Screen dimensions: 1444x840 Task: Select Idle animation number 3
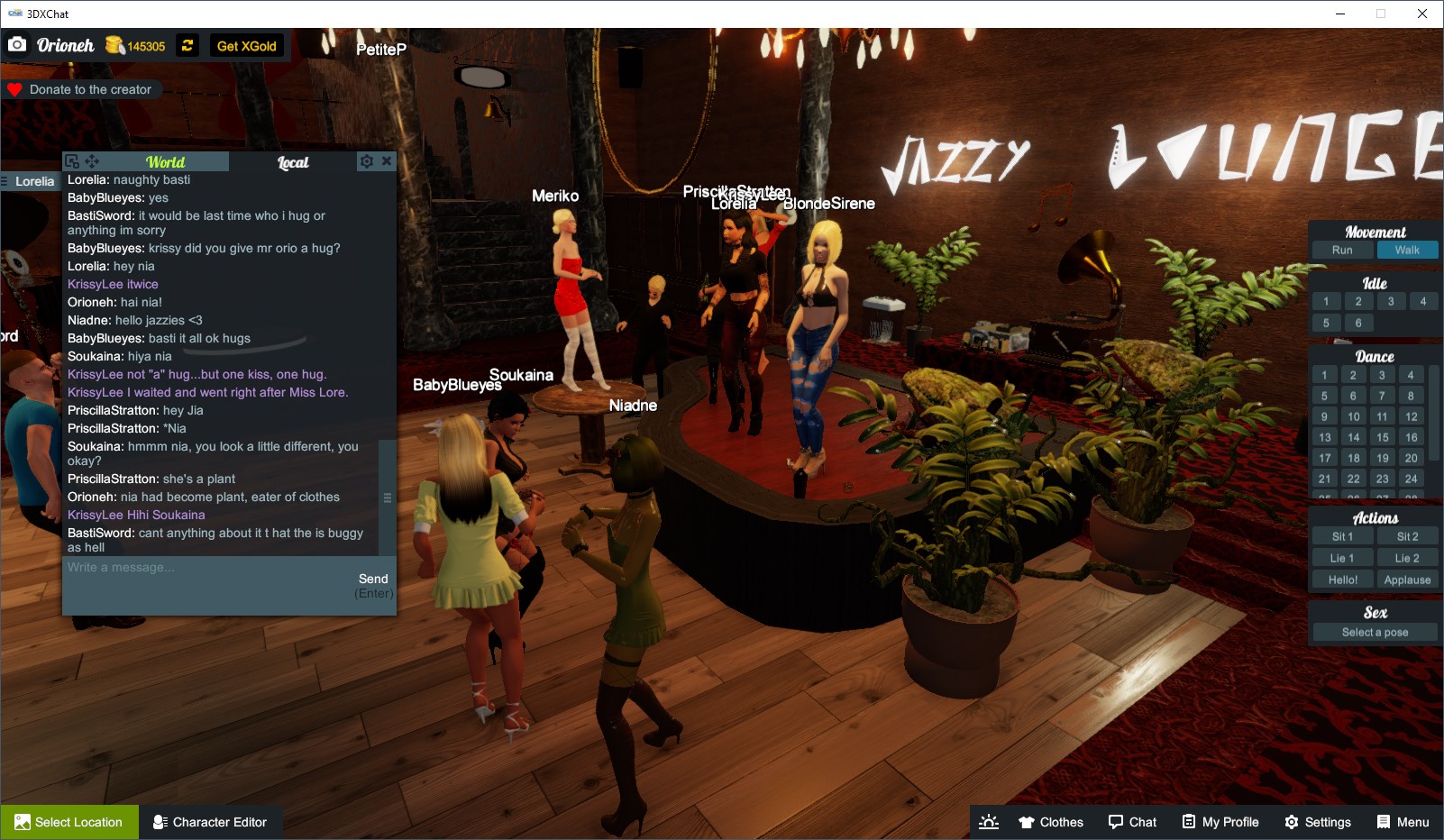(x=1391, y=301)
